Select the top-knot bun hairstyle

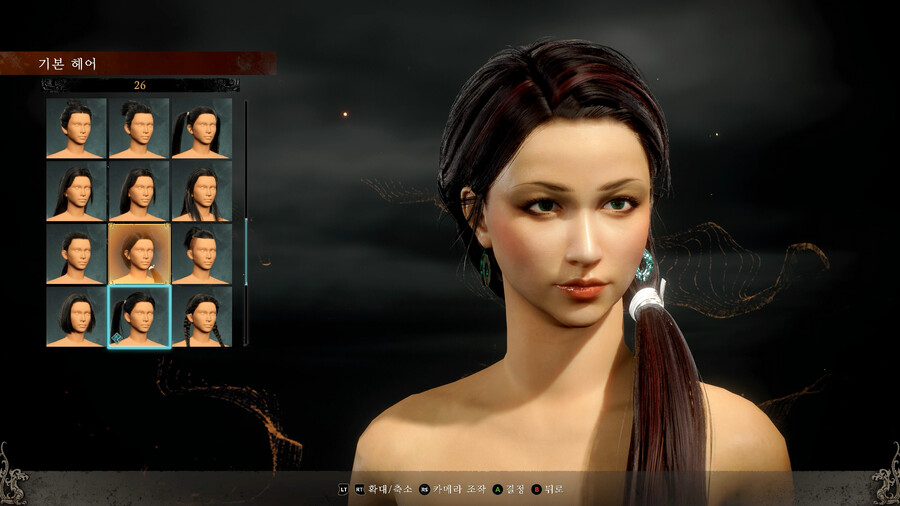pos(139,127)
